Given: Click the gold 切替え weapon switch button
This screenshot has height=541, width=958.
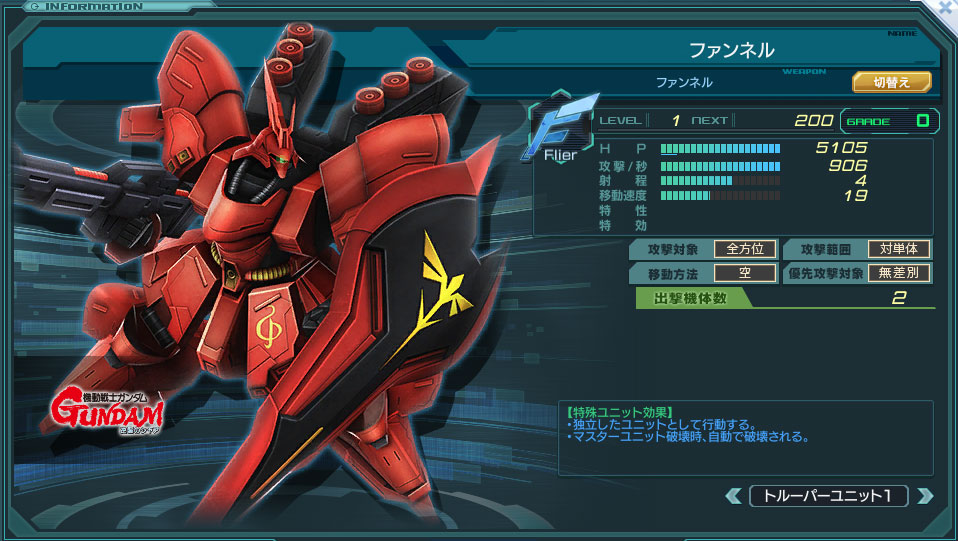Looking at the screenshot, I should coord(891,82).
